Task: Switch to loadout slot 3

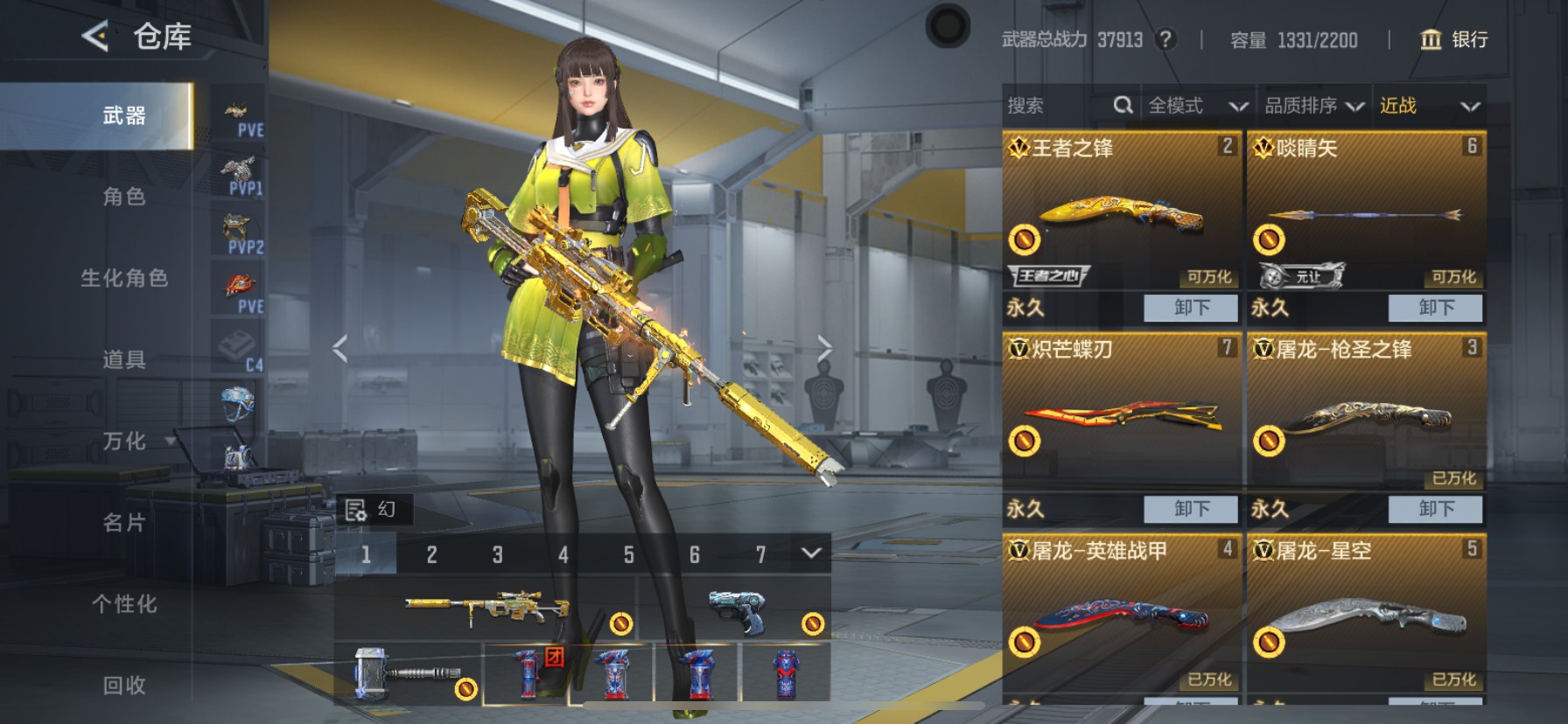Action: point(497,554)
